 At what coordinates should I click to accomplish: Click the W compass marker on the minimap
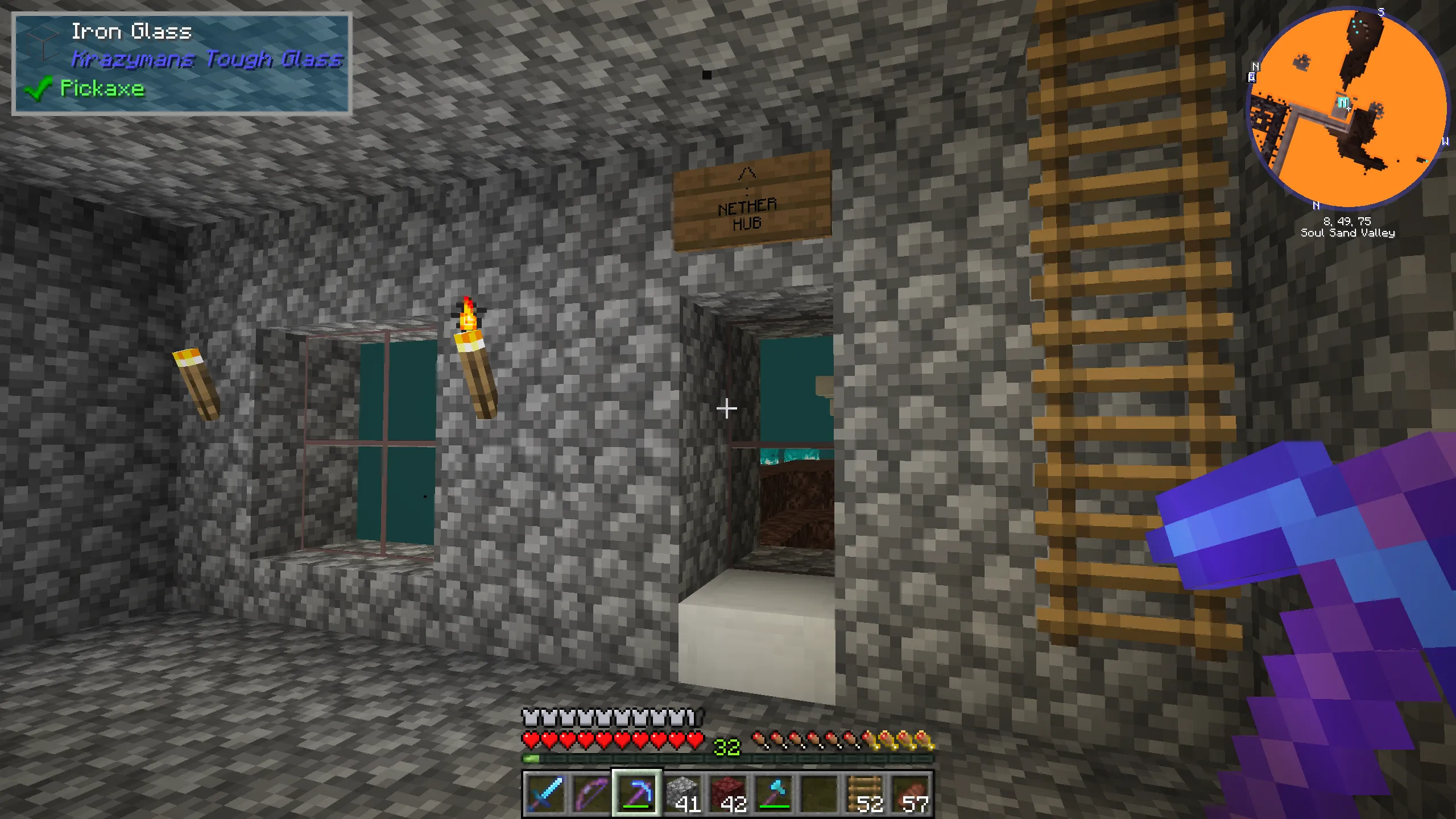tap(1446, 142)
